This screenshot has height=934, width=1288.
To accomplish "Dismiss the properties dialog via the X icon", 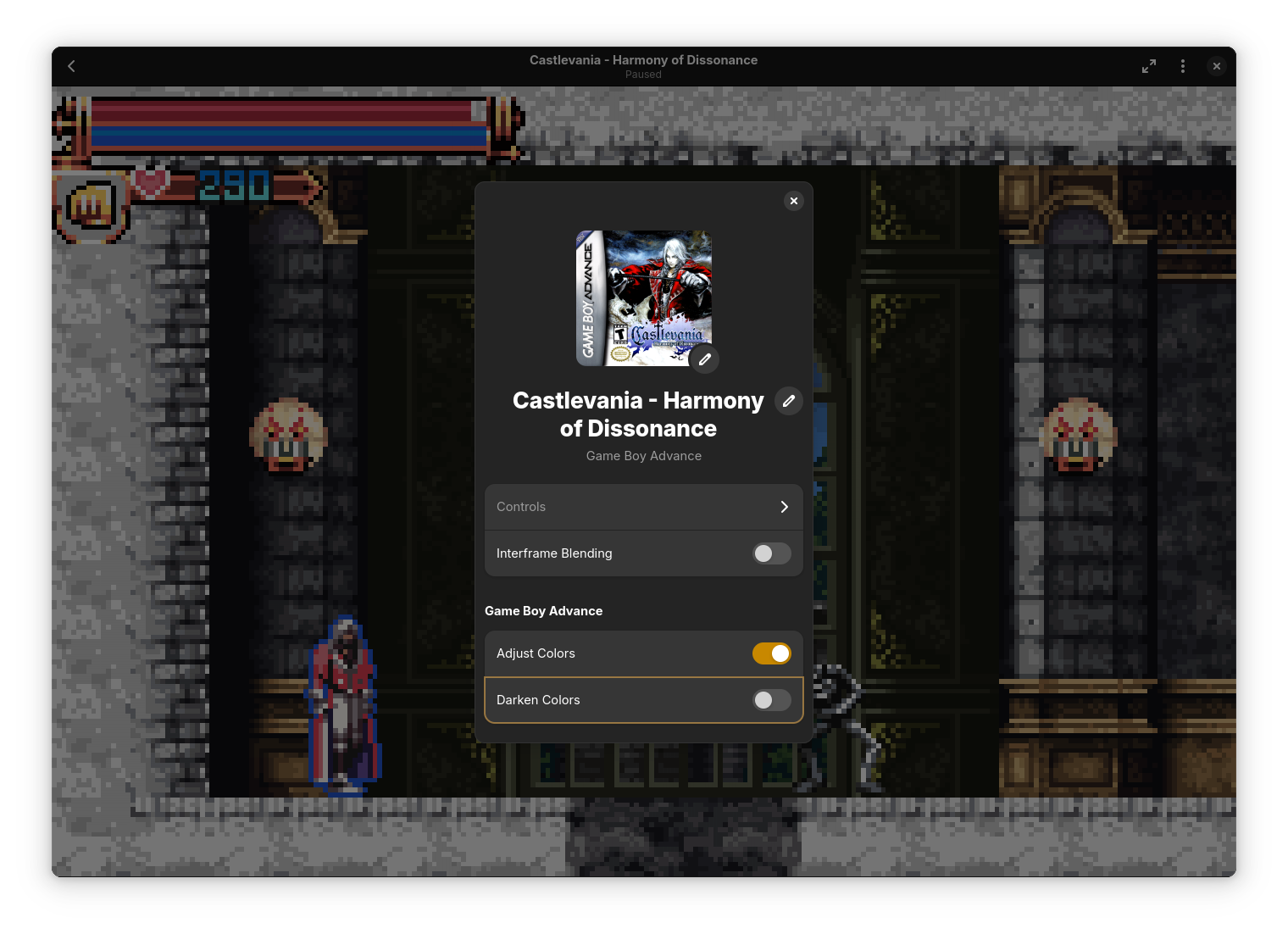I will [x=794, y=201].
